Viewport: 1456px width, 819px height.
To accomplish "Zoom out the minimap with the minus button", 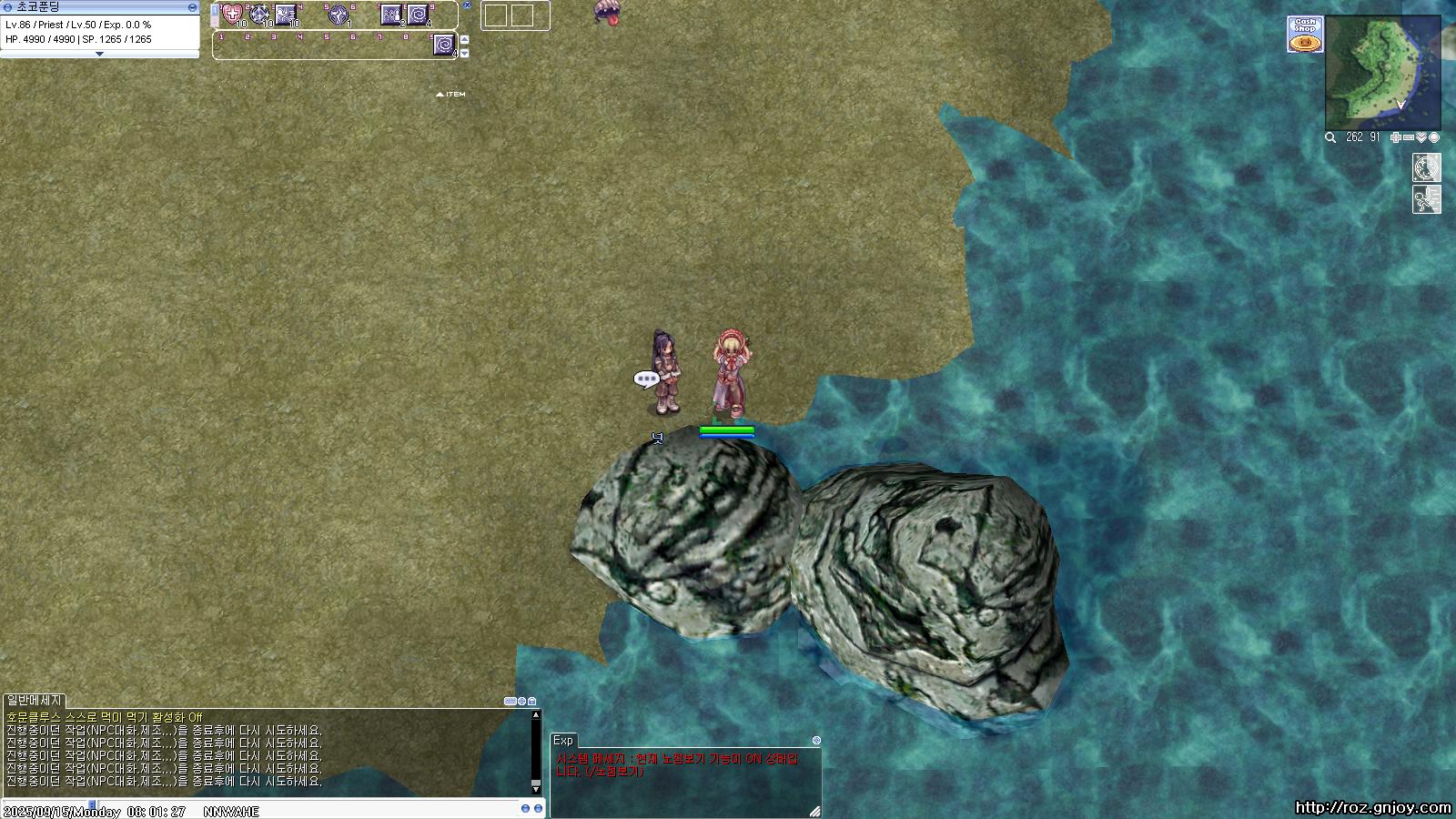I will (x=1409, y=137).
